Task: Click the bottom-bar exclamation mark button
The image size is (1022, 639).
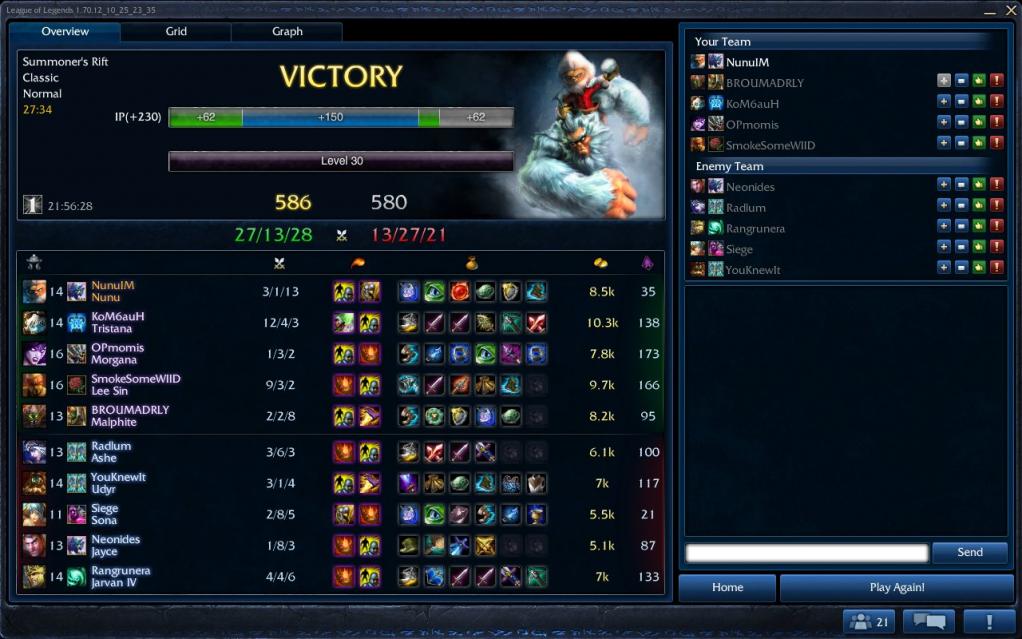Action: (x=988, y=622)
